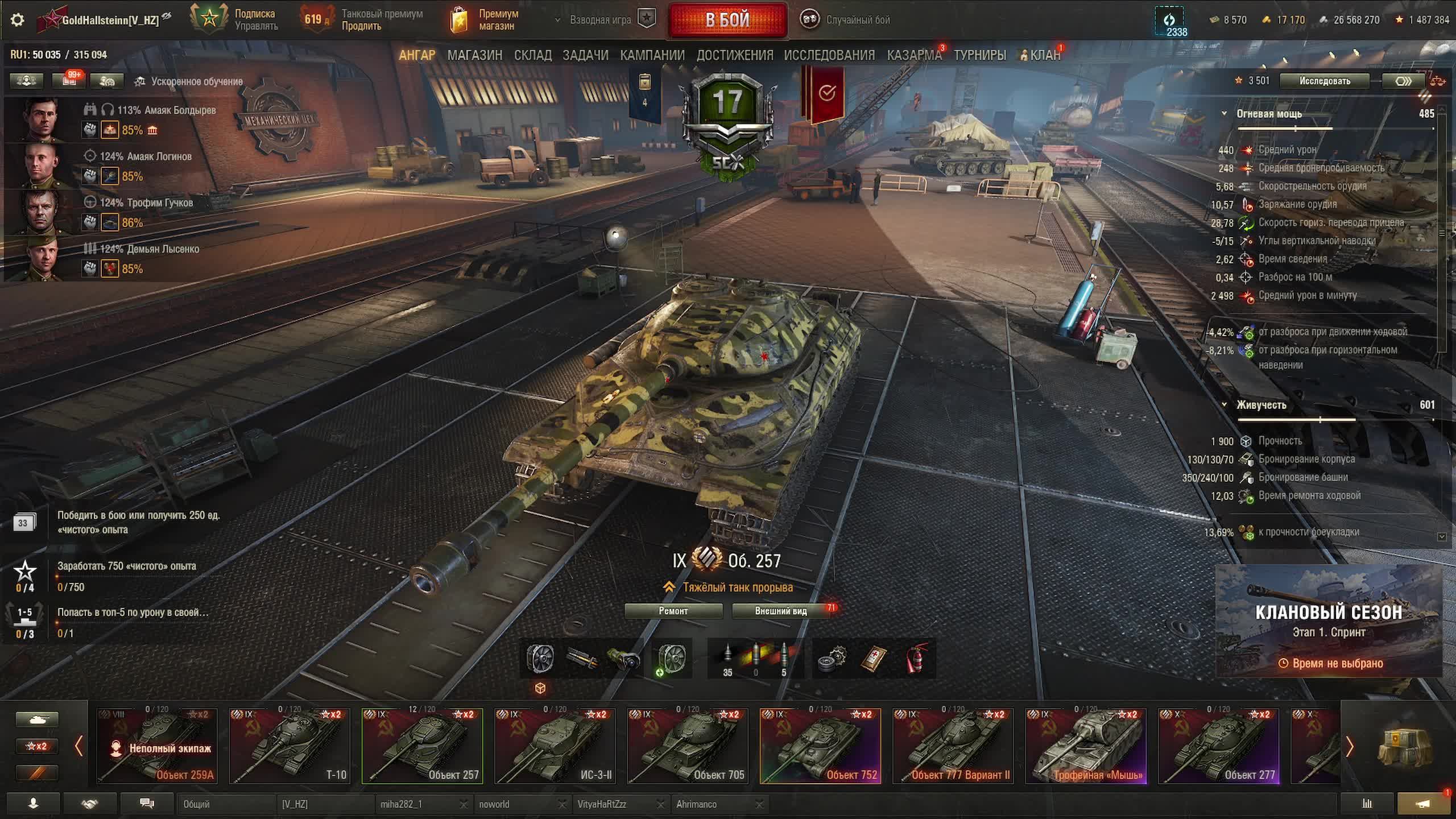Open the КЛАНОВЫЙ СЕЗОН banner
The image size is (1456, 819).
click(x=1329, y=621)
